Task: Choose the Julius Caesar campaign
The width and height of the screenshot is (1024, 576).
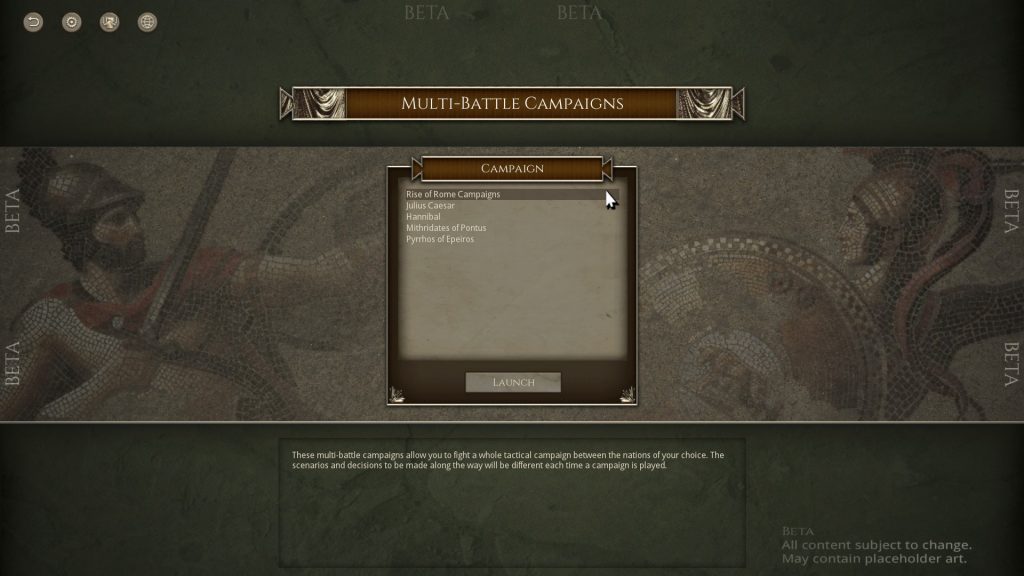Action: 430,205
